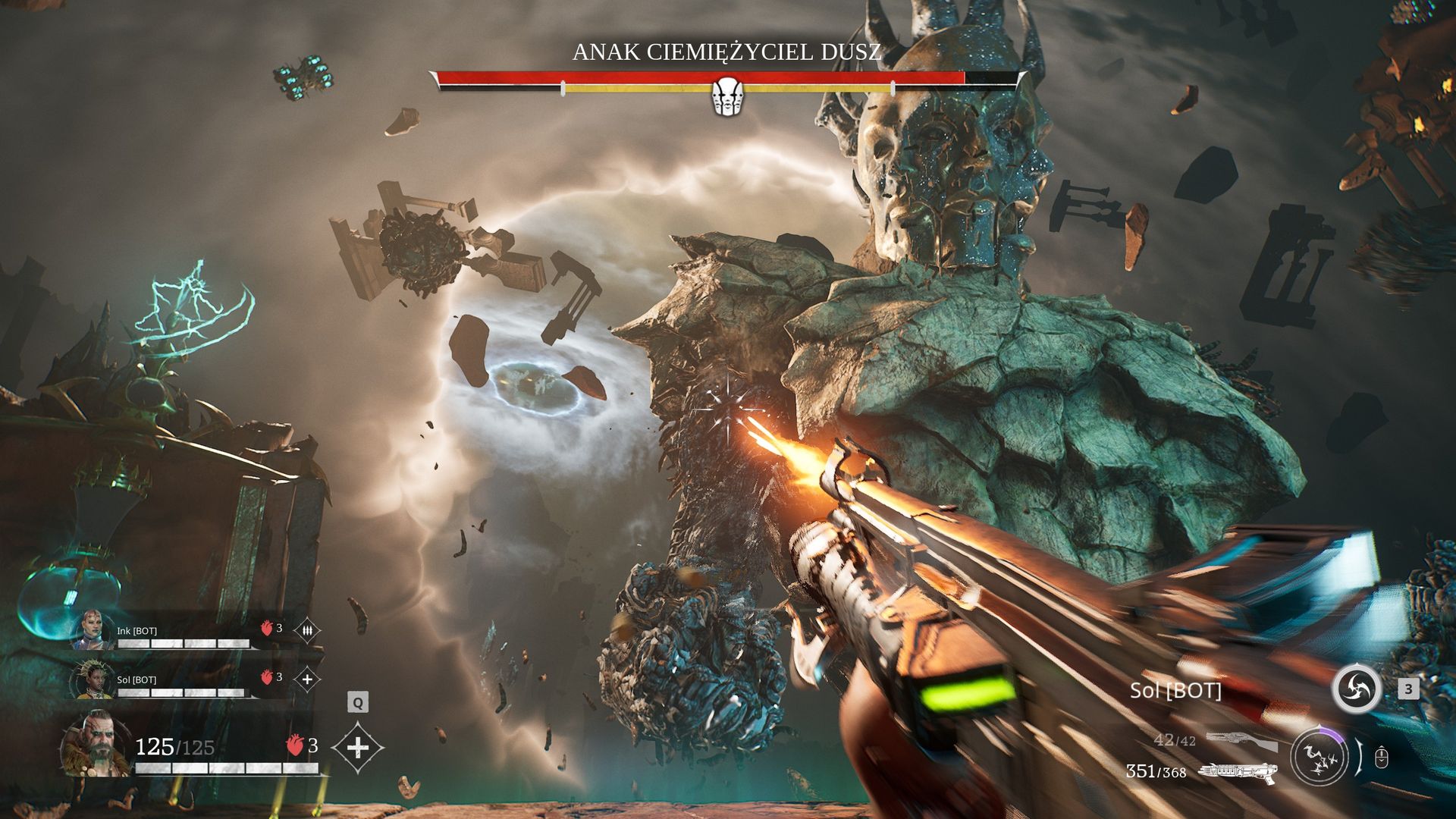The width and height of the screenshot is (1456, 819).
Task: Select Sol's small plus diamond icon
Action: coord(307,679)
